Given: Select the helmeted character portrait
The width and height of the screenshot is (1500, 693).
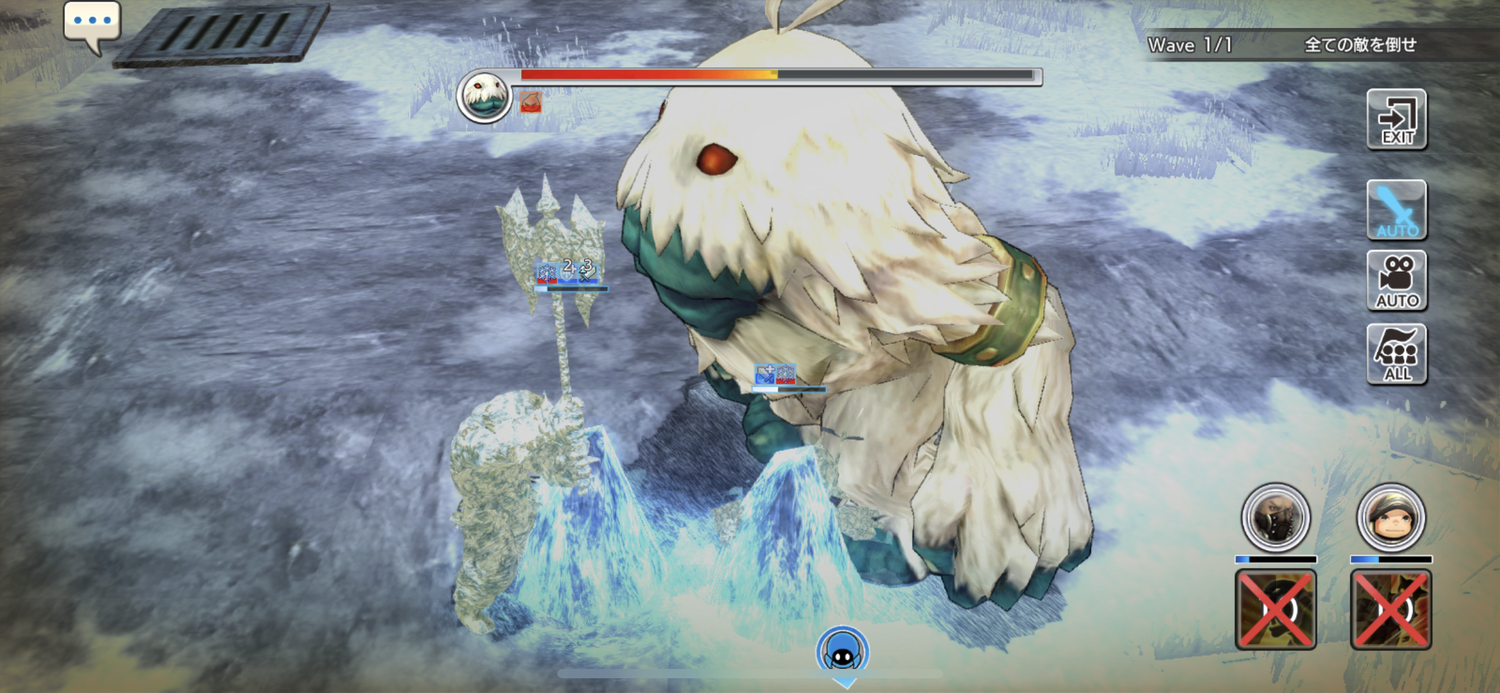Looking at the screenshot, I should 1391,518.
